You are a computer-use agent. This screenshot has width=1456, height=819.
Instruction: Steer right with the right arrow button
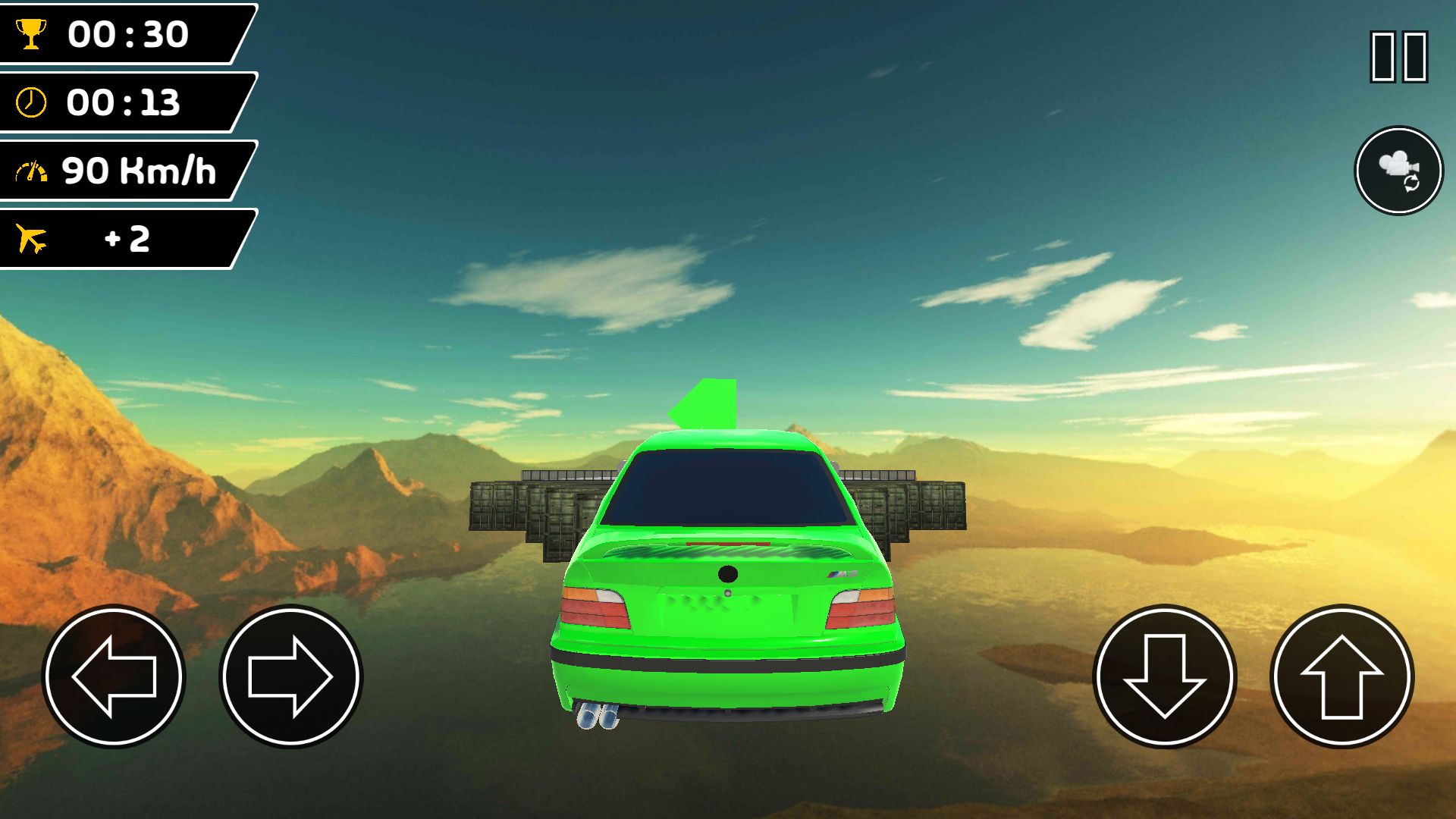click(290, 676)
